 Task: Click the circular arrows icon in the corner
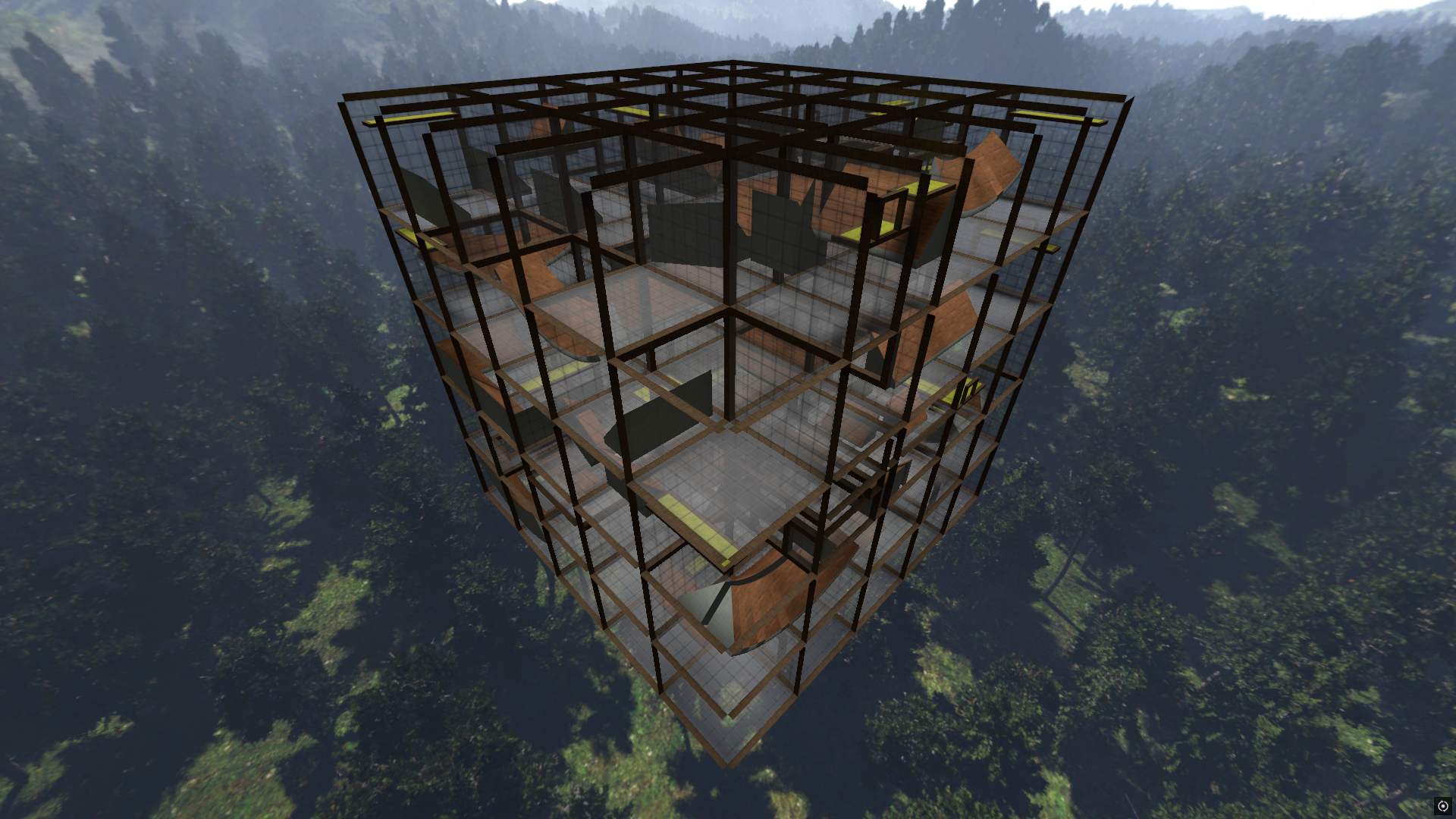pyautogui.click(x=1442, y=805)
